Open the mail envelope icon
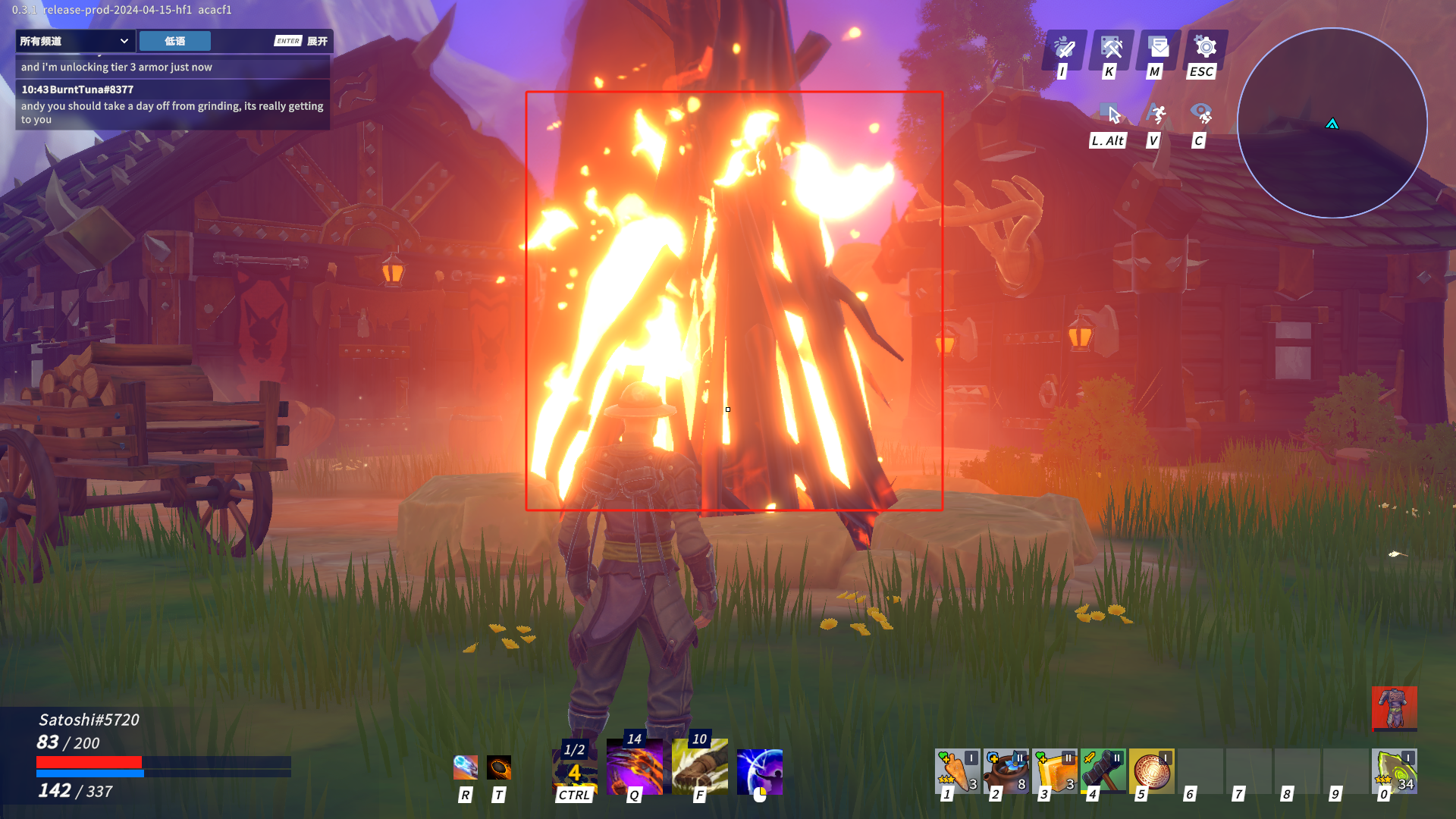 [x=1159, y=48]
